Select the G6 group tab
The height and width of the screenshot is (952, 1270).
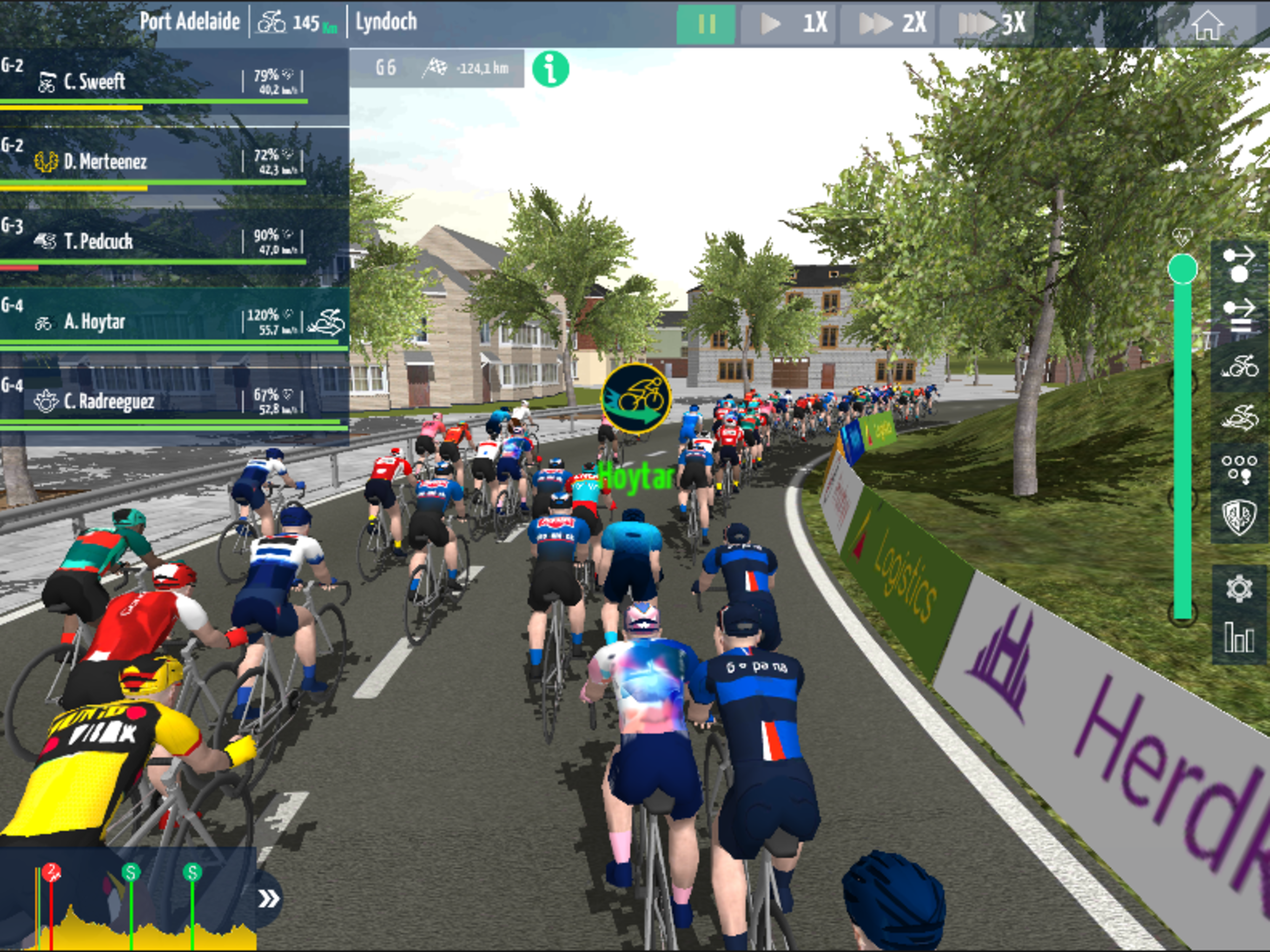tap(386, 68)
